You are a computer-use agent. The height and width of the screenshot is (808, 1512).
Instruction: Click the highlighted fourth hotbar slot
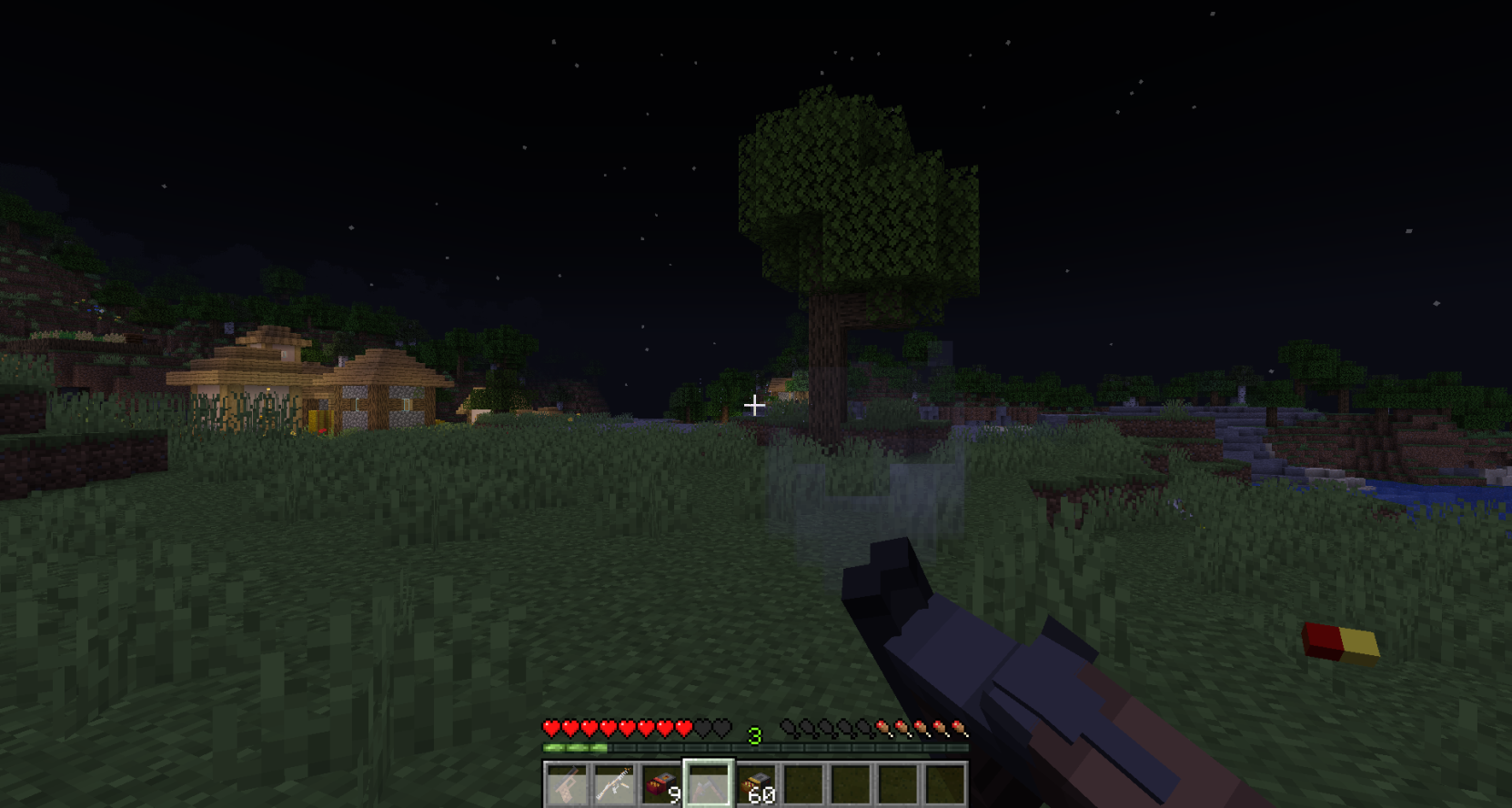pyautogui.click(x=706, y=783)
